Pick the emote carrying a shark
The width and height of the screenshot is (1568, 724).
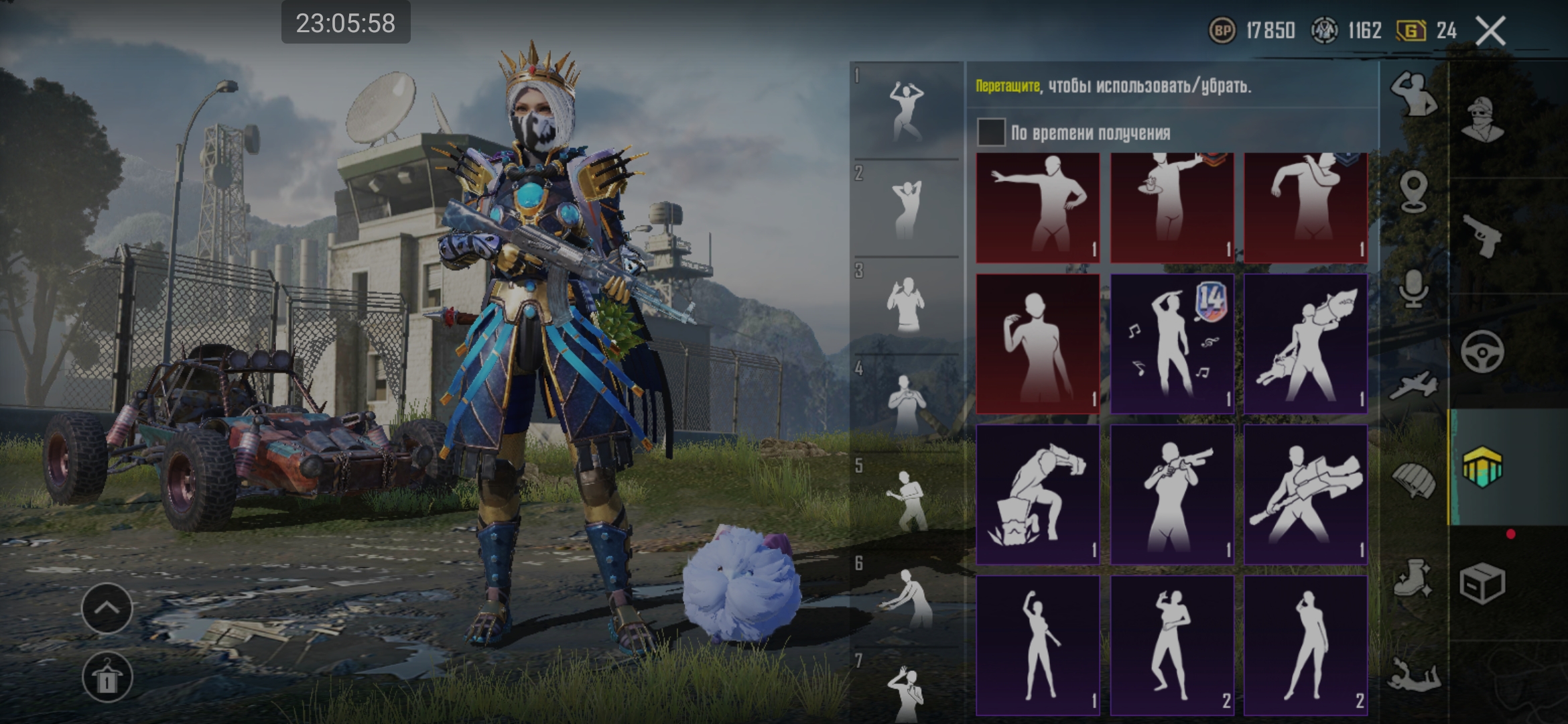pos(1305,343)
